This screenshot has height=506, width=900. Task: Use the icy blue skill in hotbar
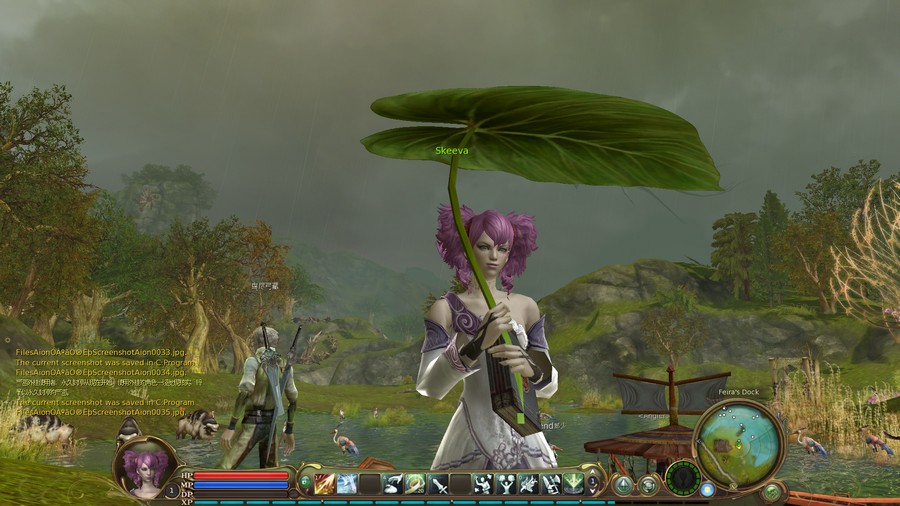click(x=347, y=484)
